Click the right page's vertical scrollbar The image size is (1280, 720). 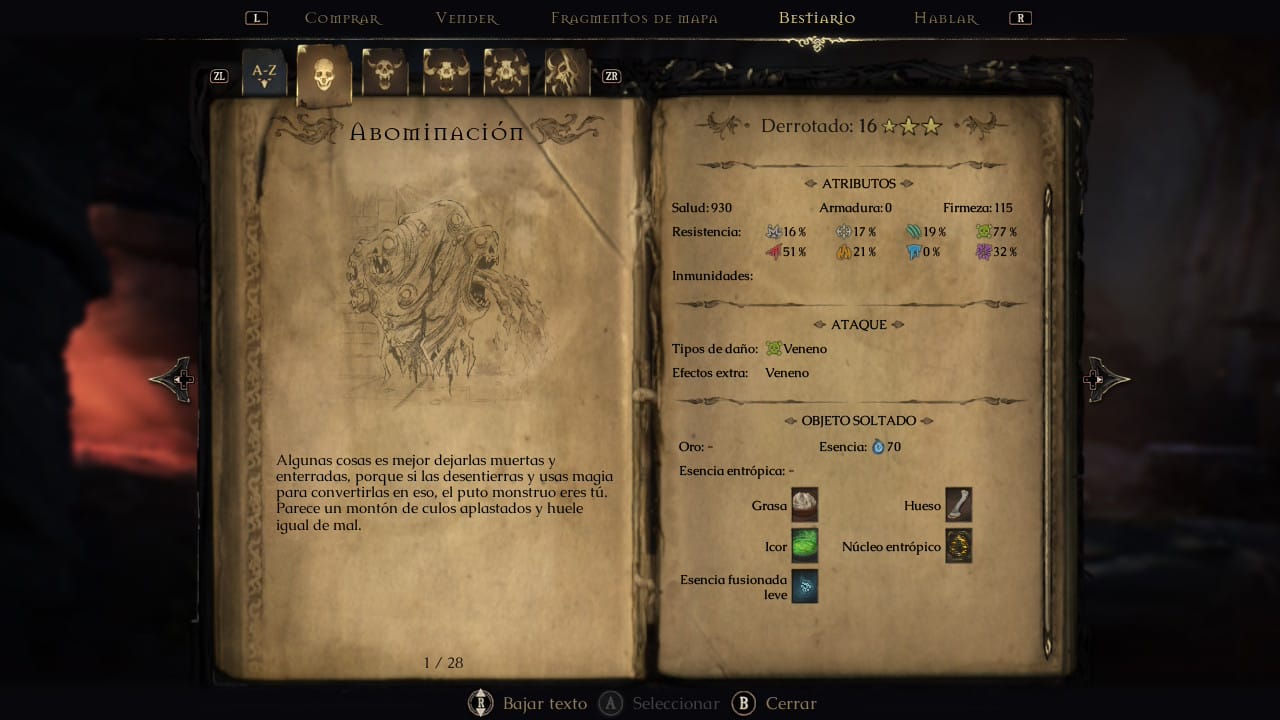tap(1048, 420)
